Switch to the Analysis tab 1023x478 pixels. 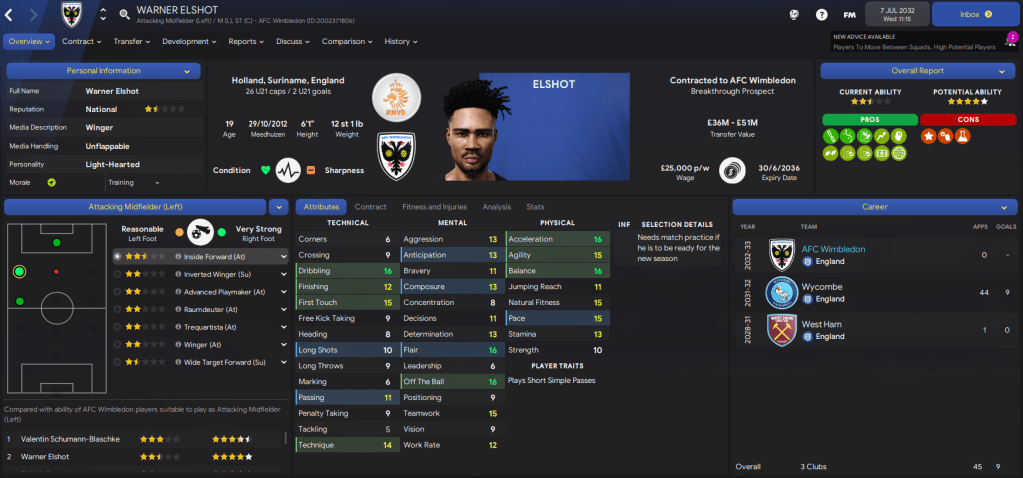point(496,207)
